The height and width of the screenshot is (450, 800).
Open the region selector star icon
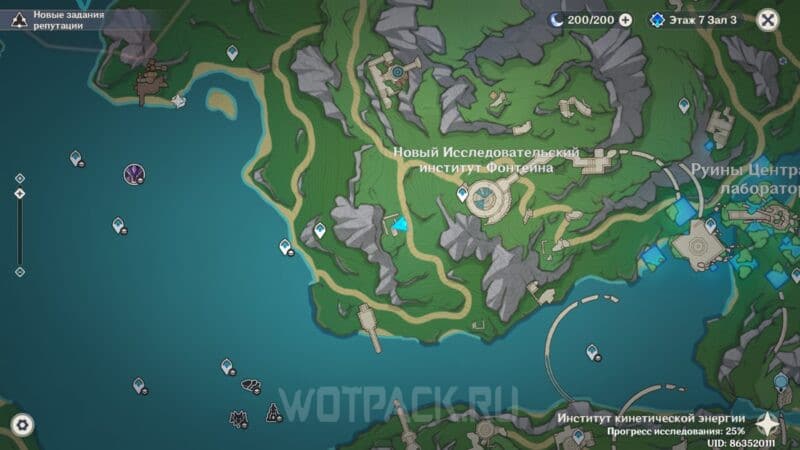(x=770, y=424)
